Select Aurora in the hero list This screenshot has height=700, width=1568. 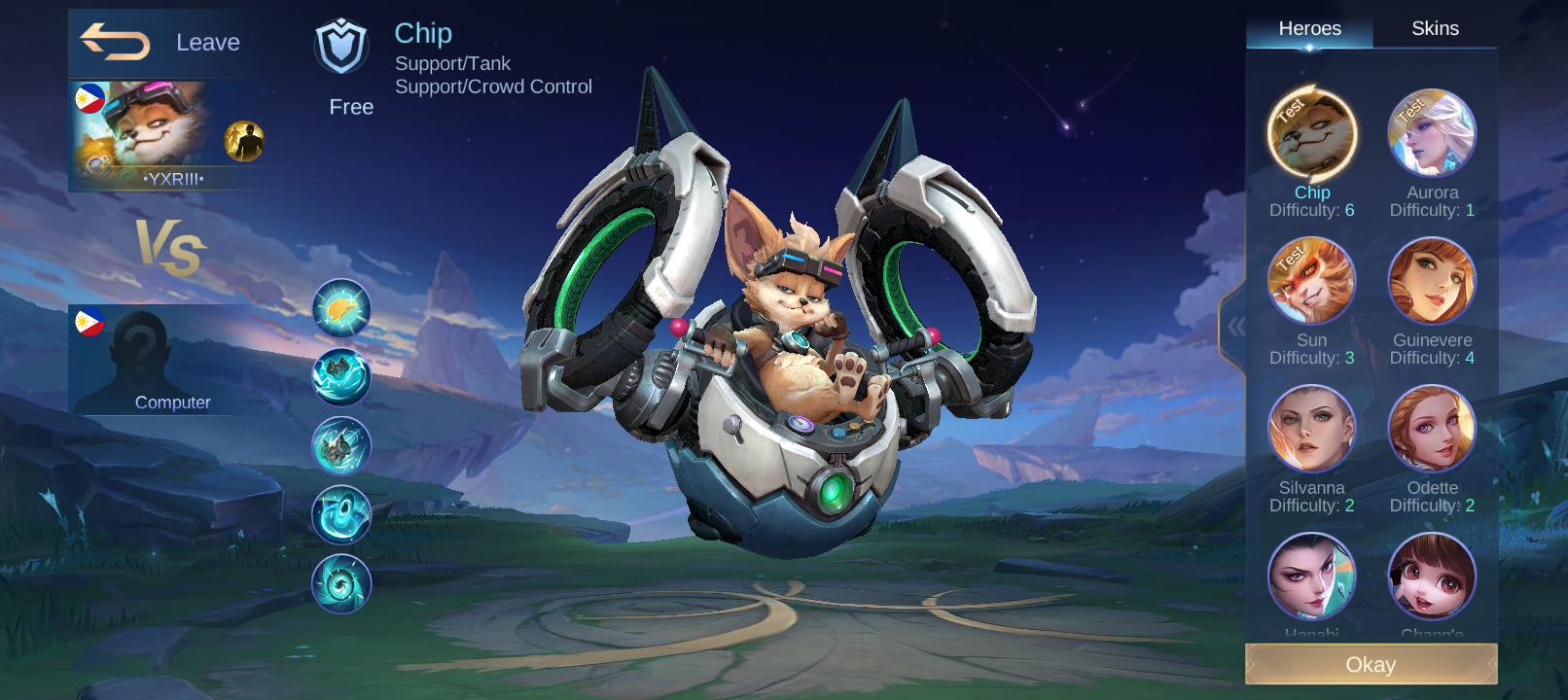coord(1431,131)
